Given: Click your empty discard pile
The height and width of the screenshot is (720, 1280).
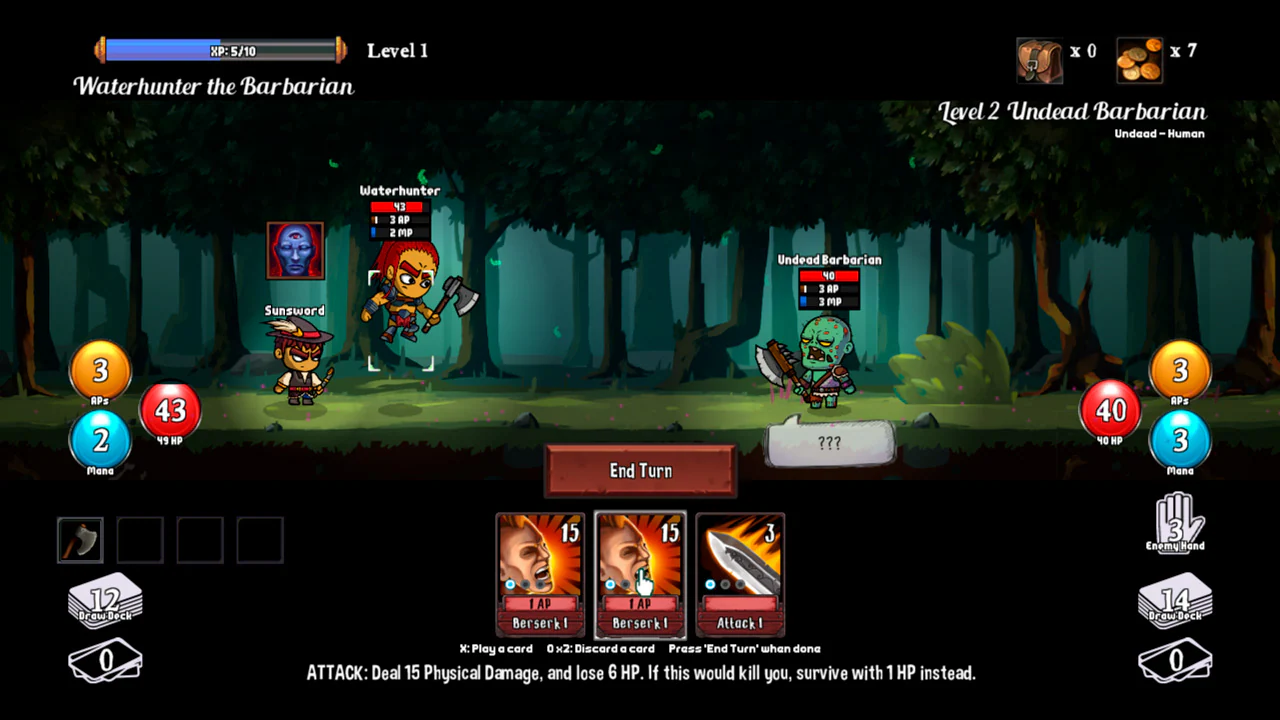Looking at the screenshot, I should coord(105,660).
